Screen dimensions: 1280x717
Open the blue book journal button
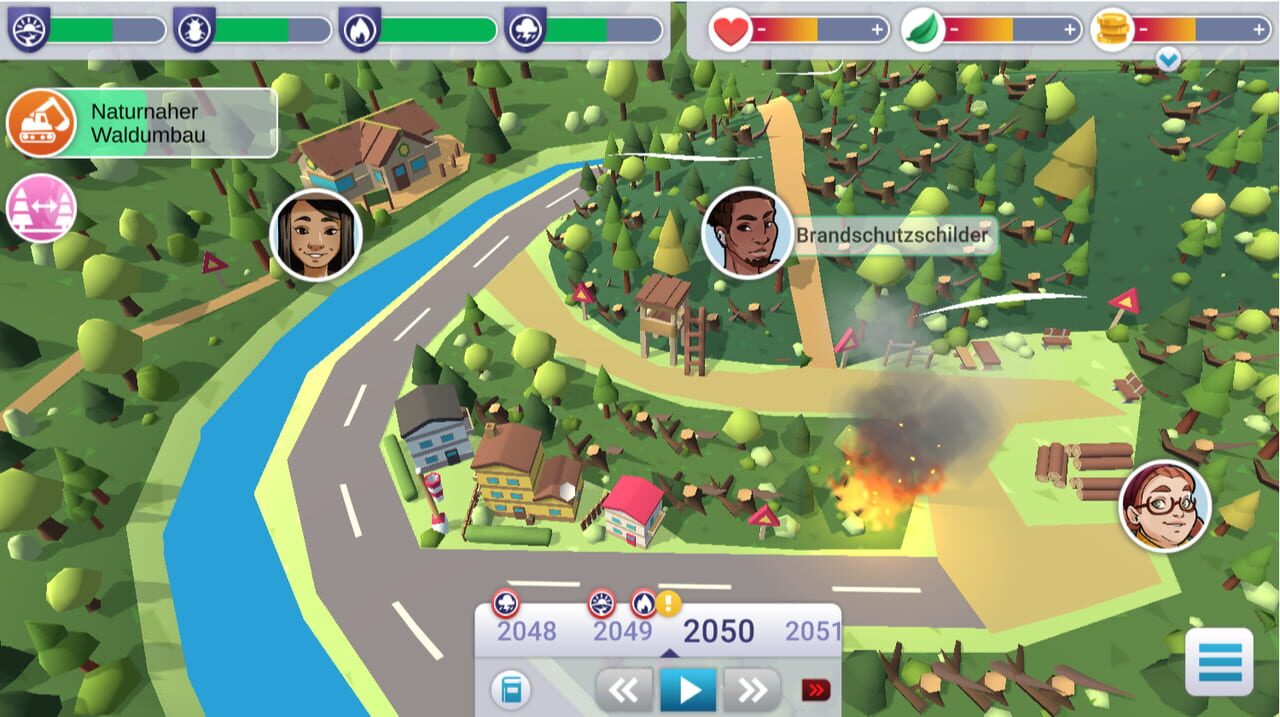coord(511,690)
